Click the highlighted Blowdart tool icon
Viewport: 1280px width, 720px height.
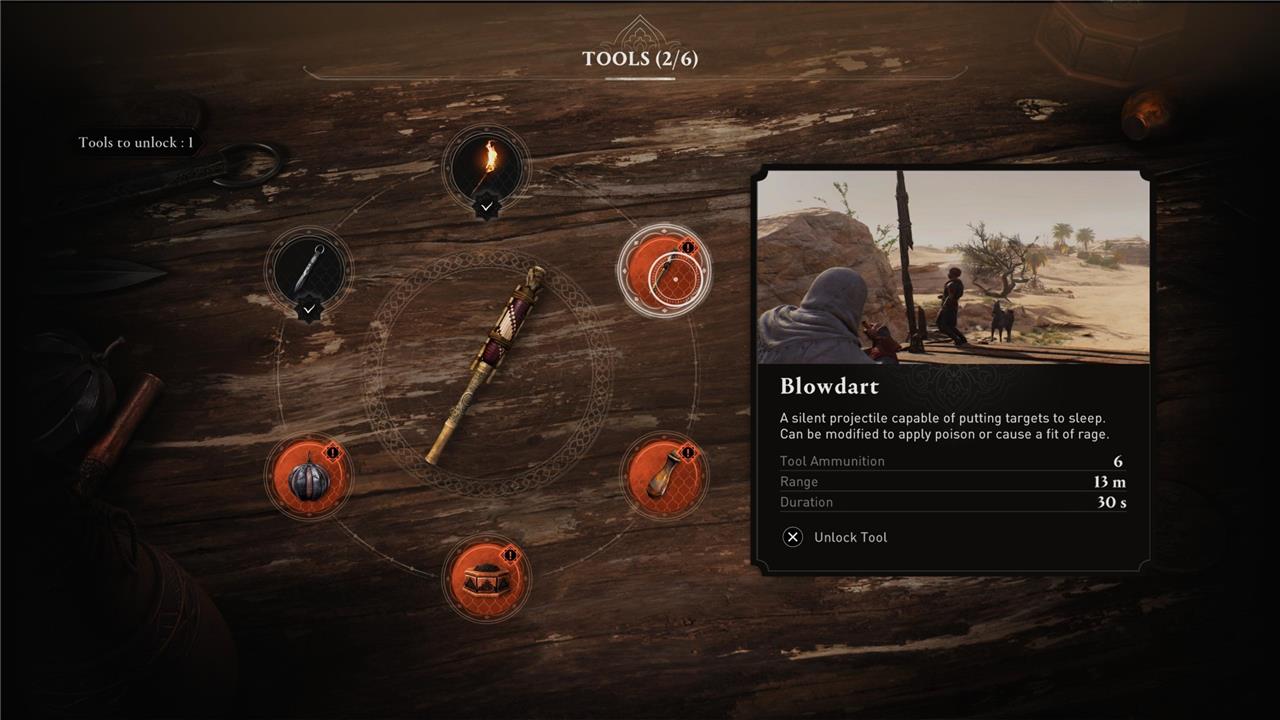pyautogui.click(x=664, y=272)
